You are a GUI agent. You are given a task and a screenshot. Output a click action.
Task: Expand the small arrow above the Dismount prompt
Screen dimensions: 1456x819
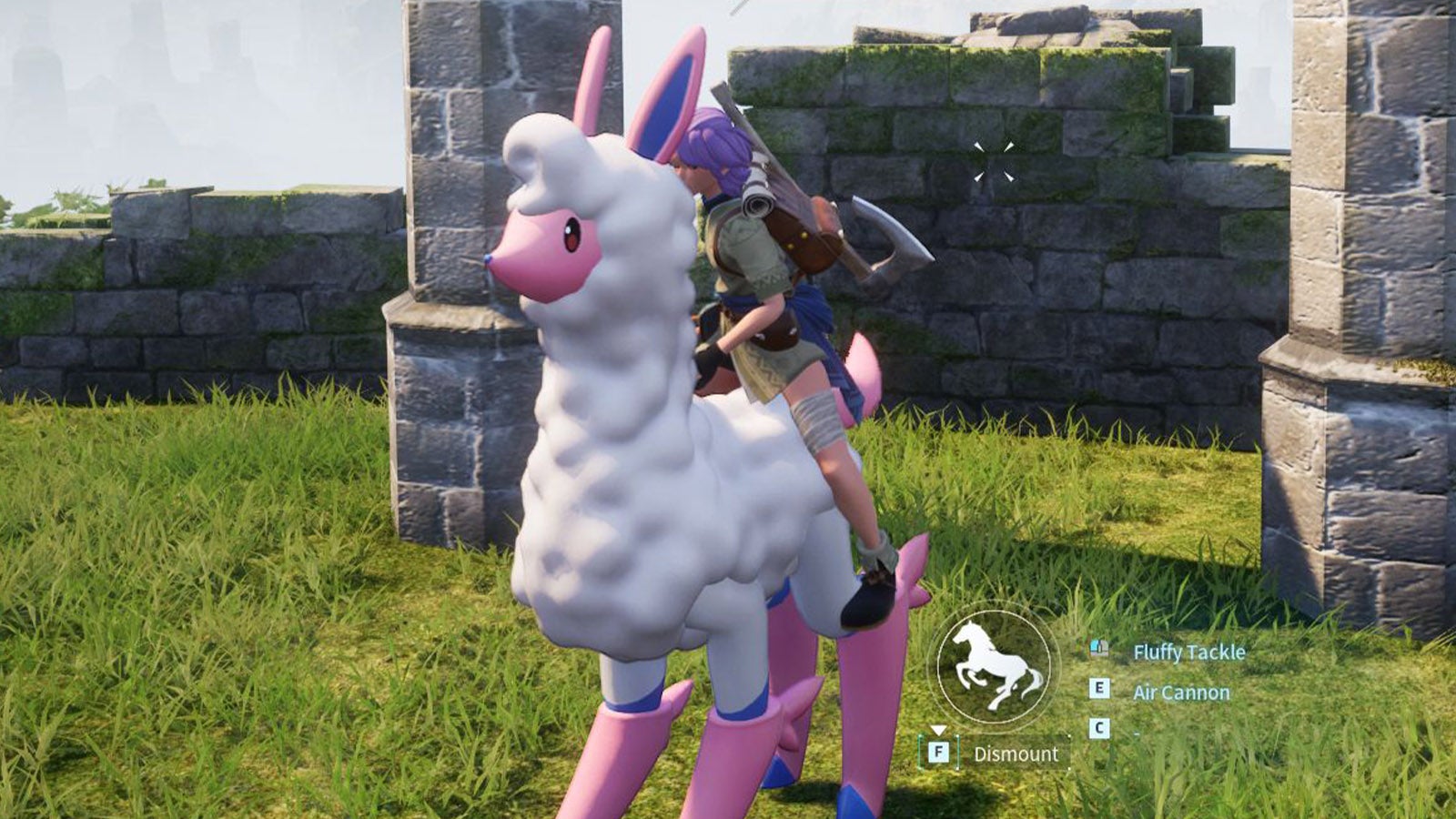938,731
